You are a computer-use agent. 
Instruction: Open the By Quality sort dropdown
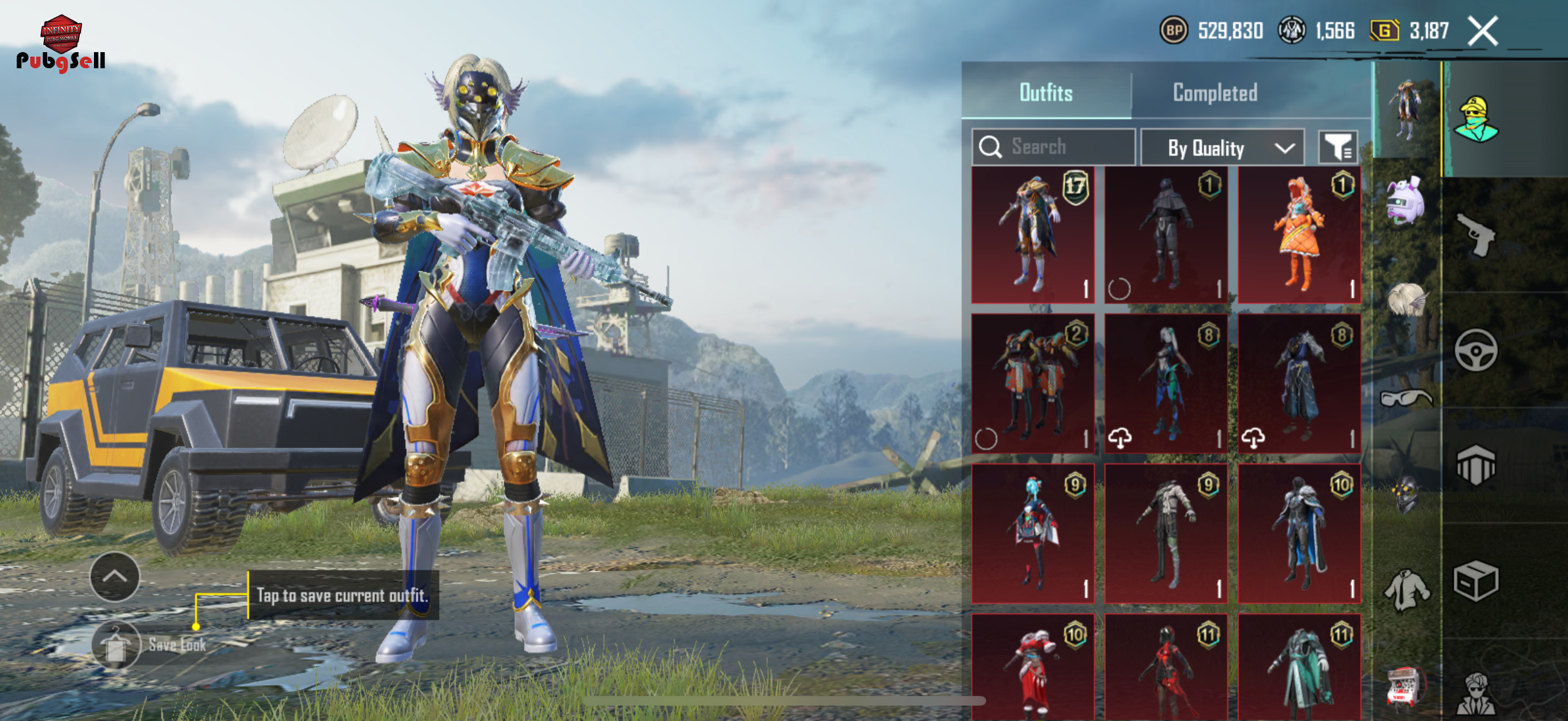[1222, 148]
